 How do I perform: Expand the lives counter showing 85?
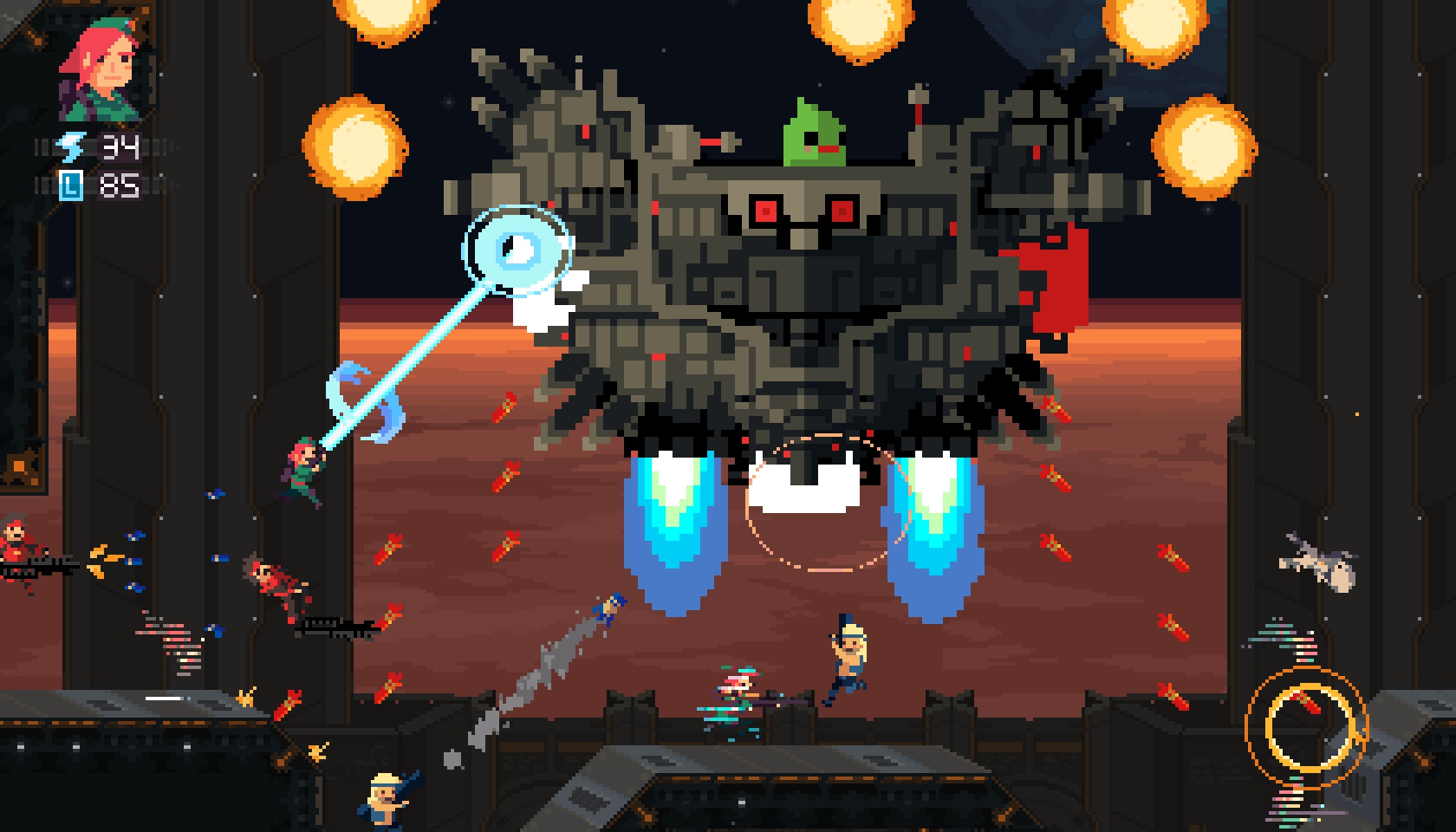tap(121, 184)
